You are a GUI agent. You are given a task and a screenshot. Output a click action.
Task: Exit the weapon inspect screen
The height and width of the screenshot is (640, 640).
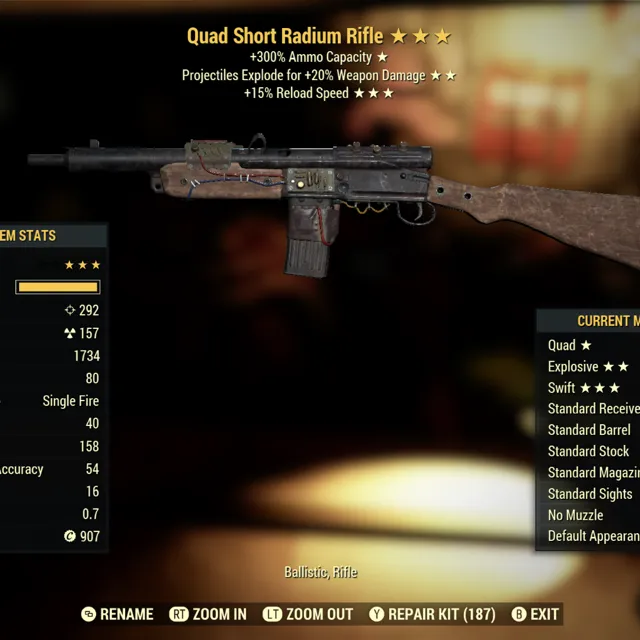tap(535, 614)
